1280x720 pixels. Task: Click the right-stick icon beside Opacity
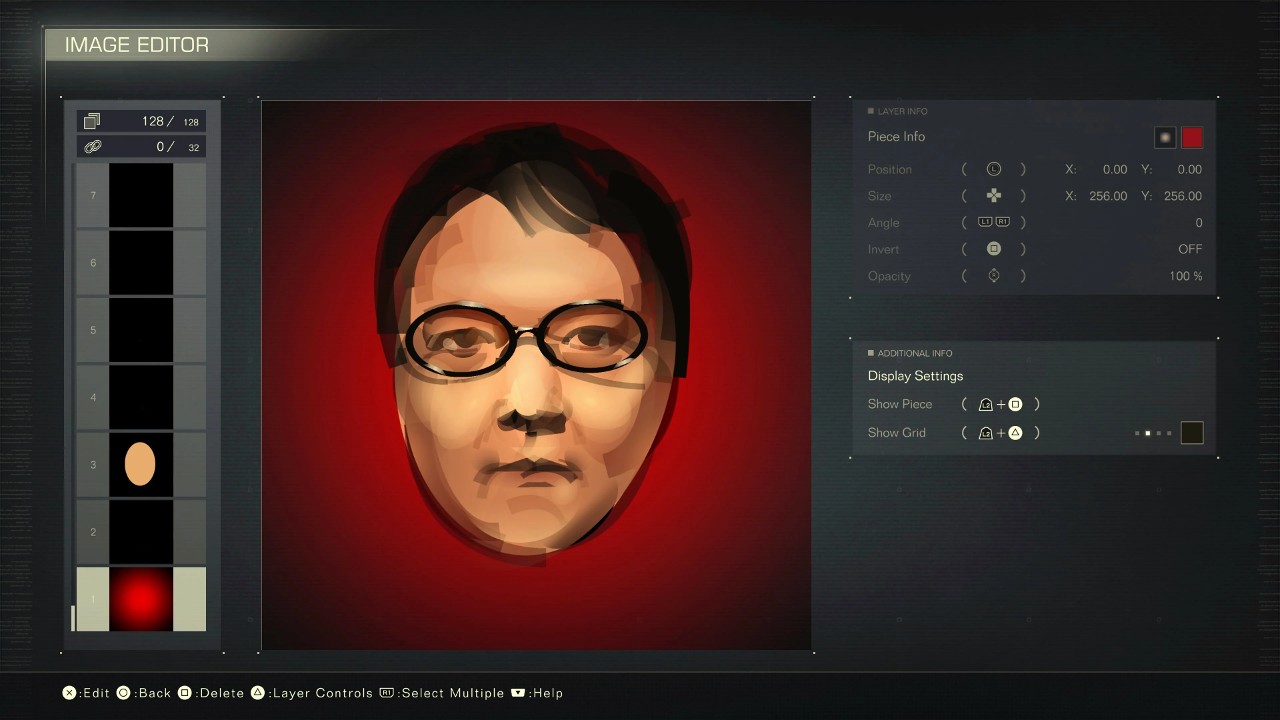pyautogui.click(x=993, y=275)
